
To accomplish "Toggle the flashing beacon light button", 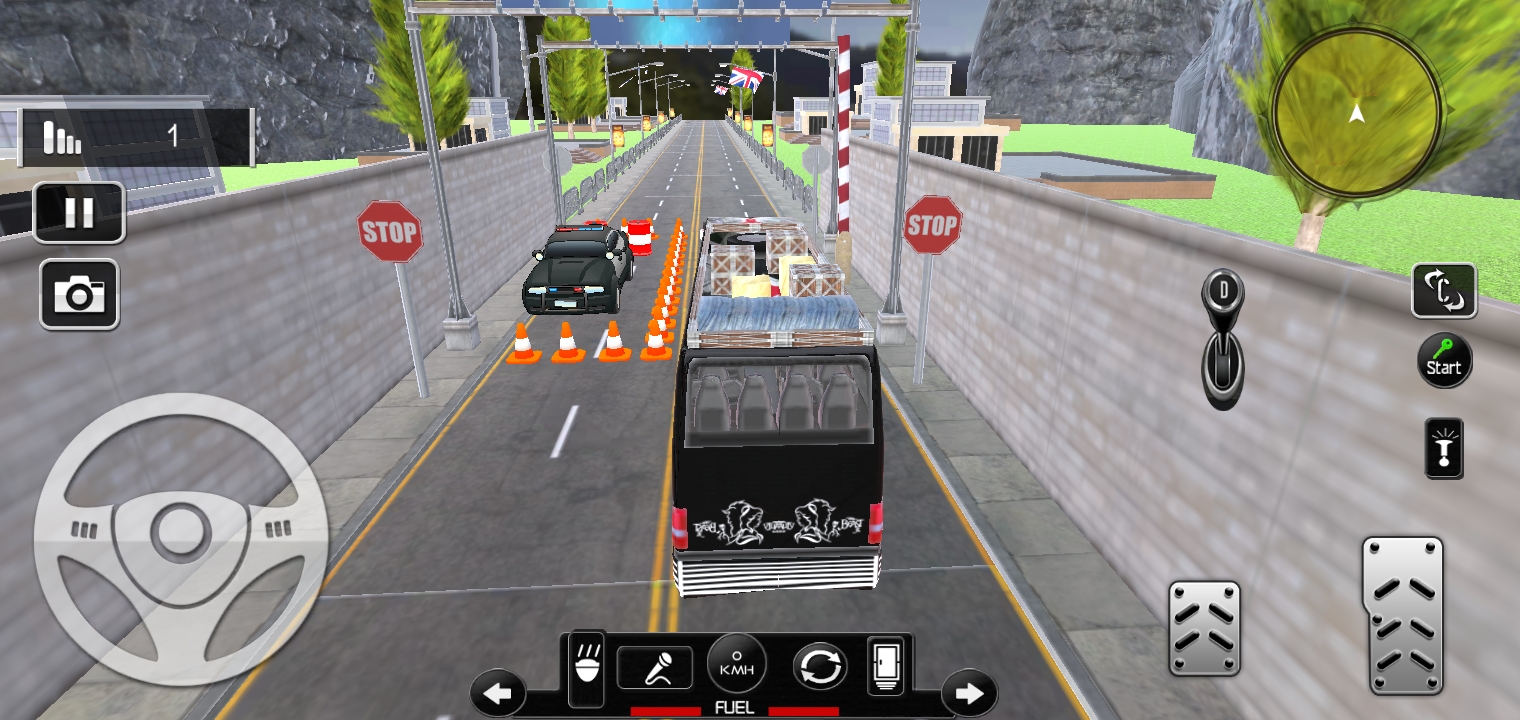I will pos(1444,448).
